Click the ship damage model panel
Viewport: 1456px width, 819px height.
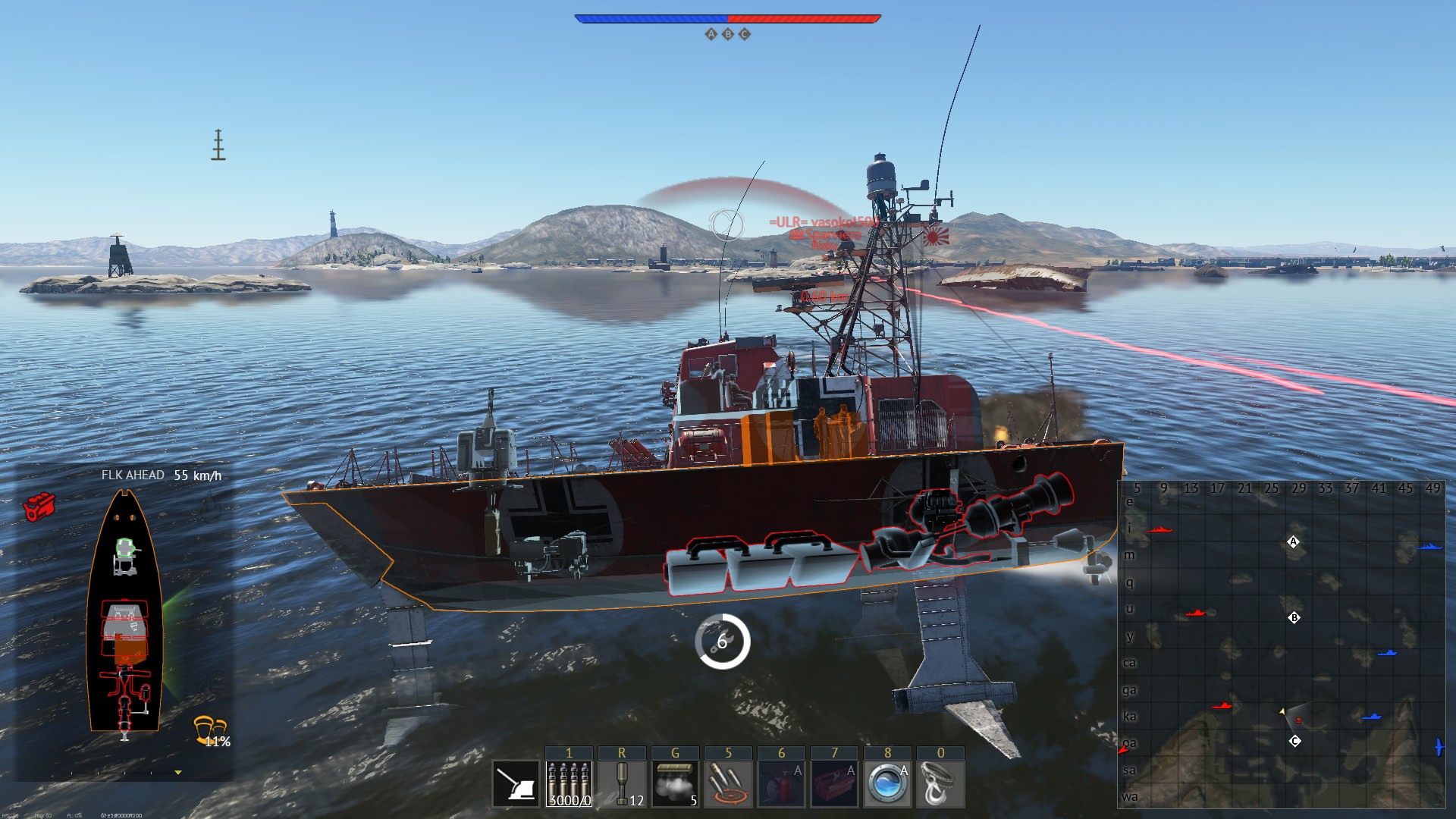pos(125,613)
